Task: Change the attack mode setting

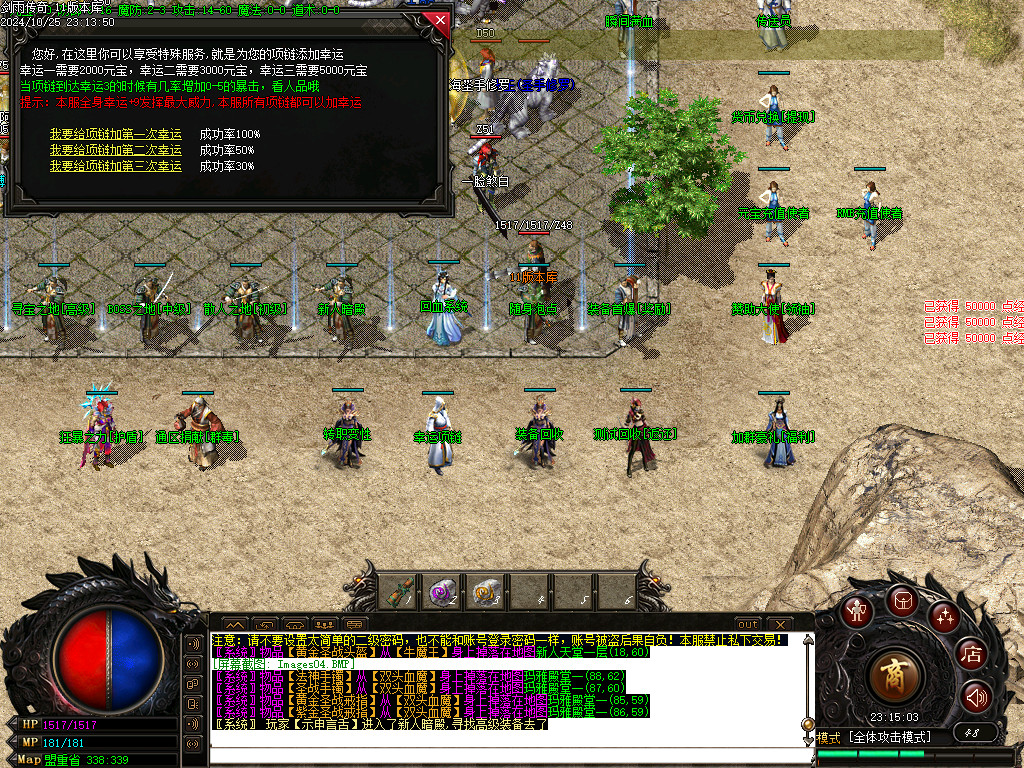Action: (888, 738)
